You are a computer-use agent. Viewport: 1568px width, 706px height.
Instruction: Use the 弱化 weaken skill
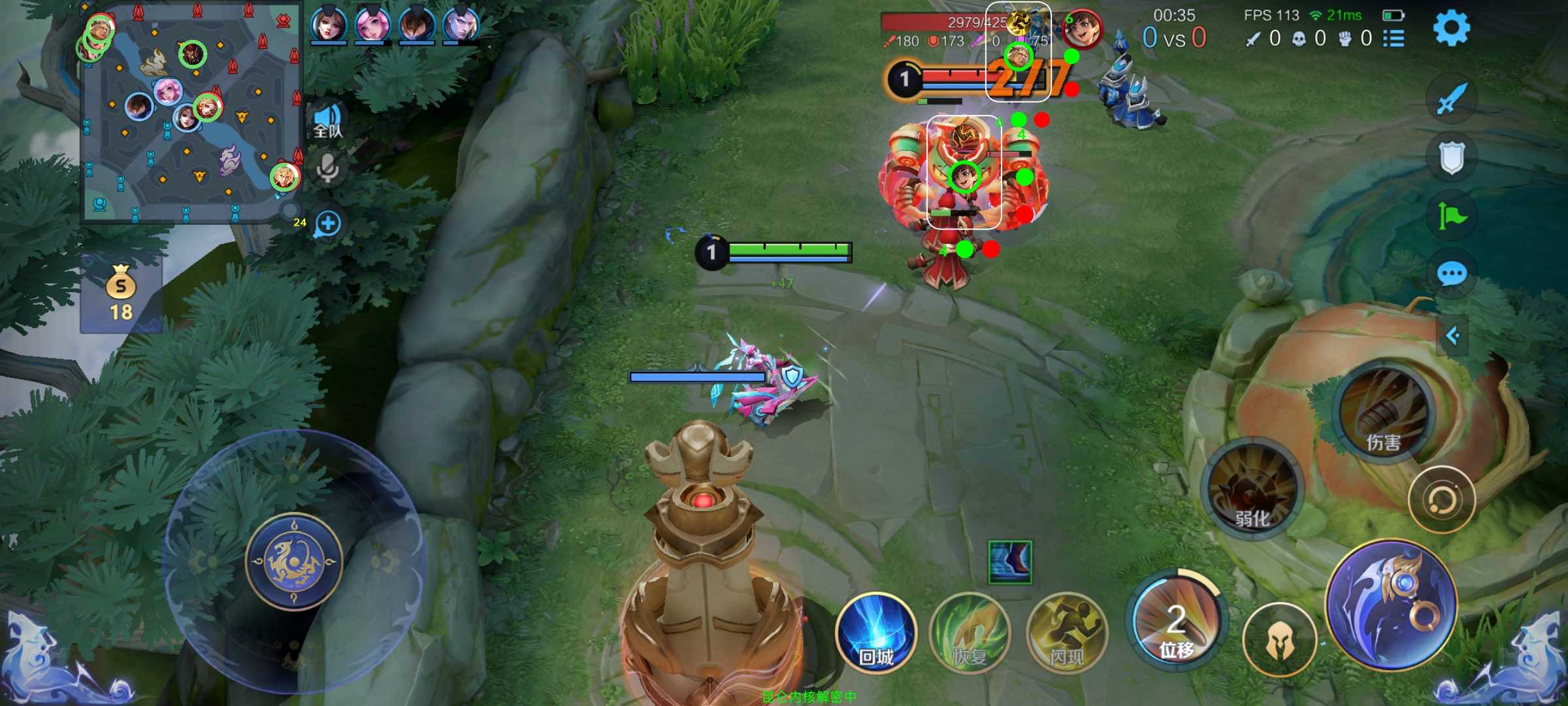point(1252,489)
